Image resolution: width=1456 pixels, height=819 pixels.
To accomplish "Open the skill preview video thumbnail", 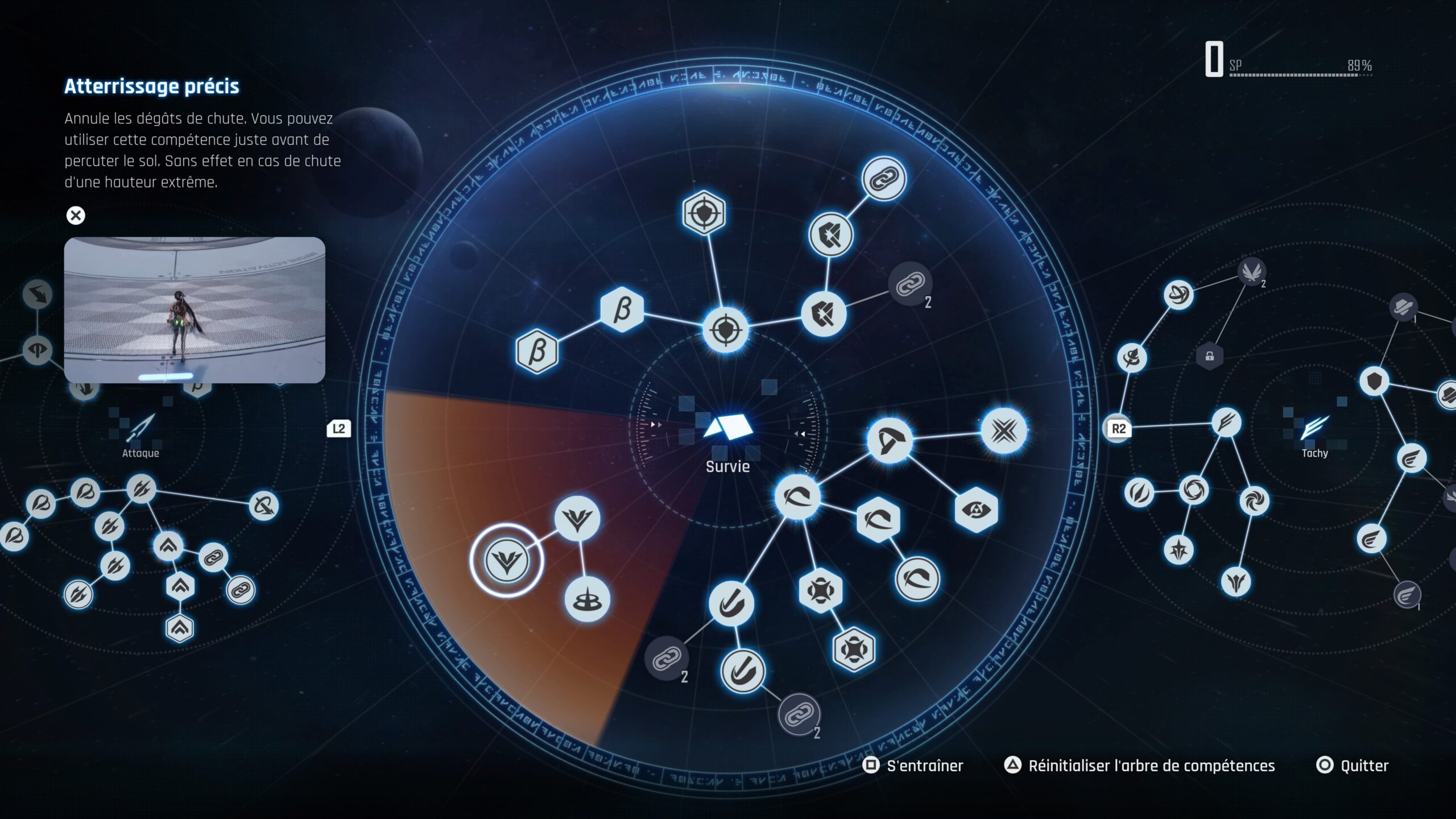I will coord(195,310).
